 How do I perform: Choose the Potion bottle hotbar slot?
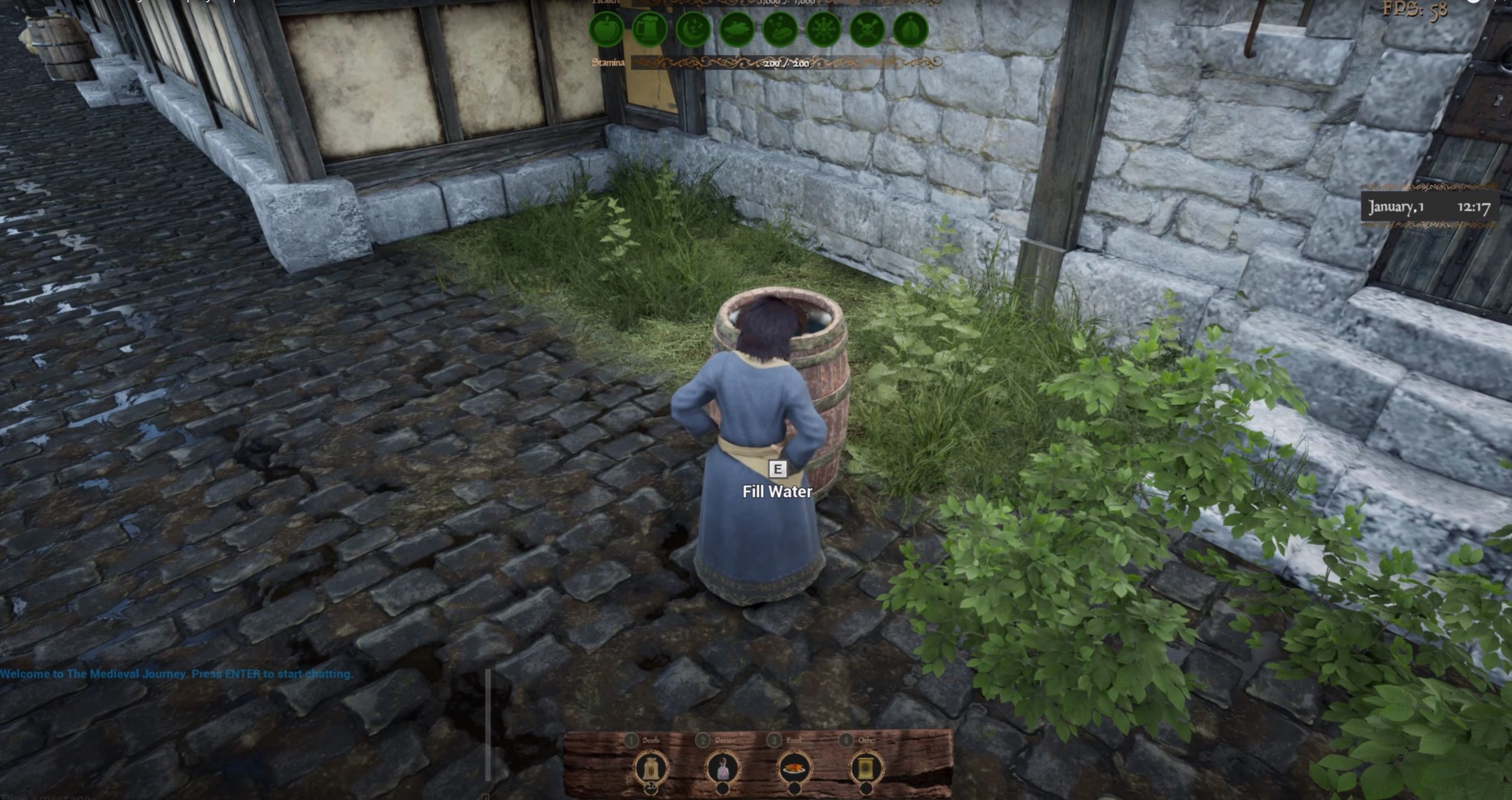[723, 769]
